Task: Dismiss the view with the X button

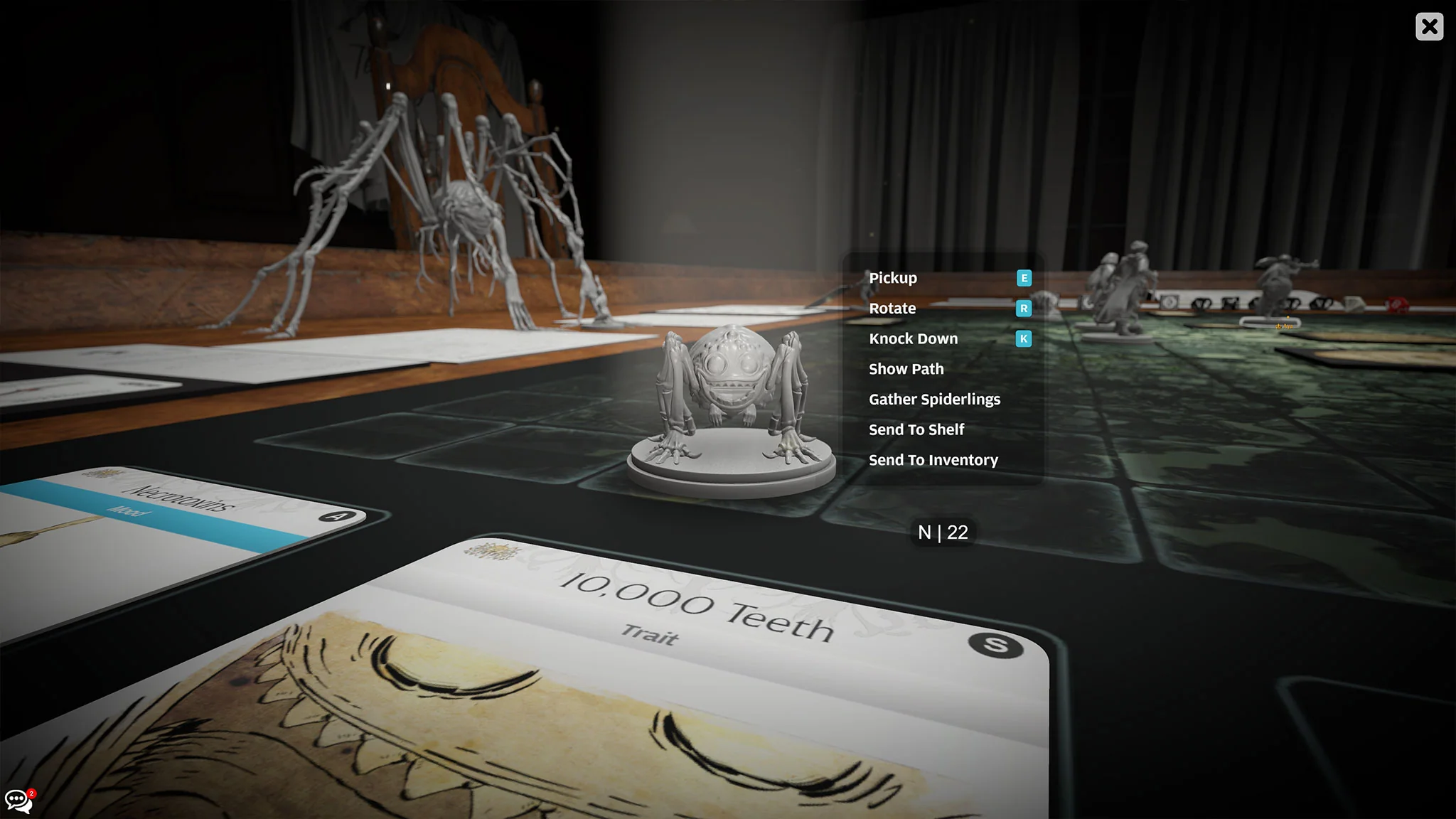Action: (x=1430, y=26)
